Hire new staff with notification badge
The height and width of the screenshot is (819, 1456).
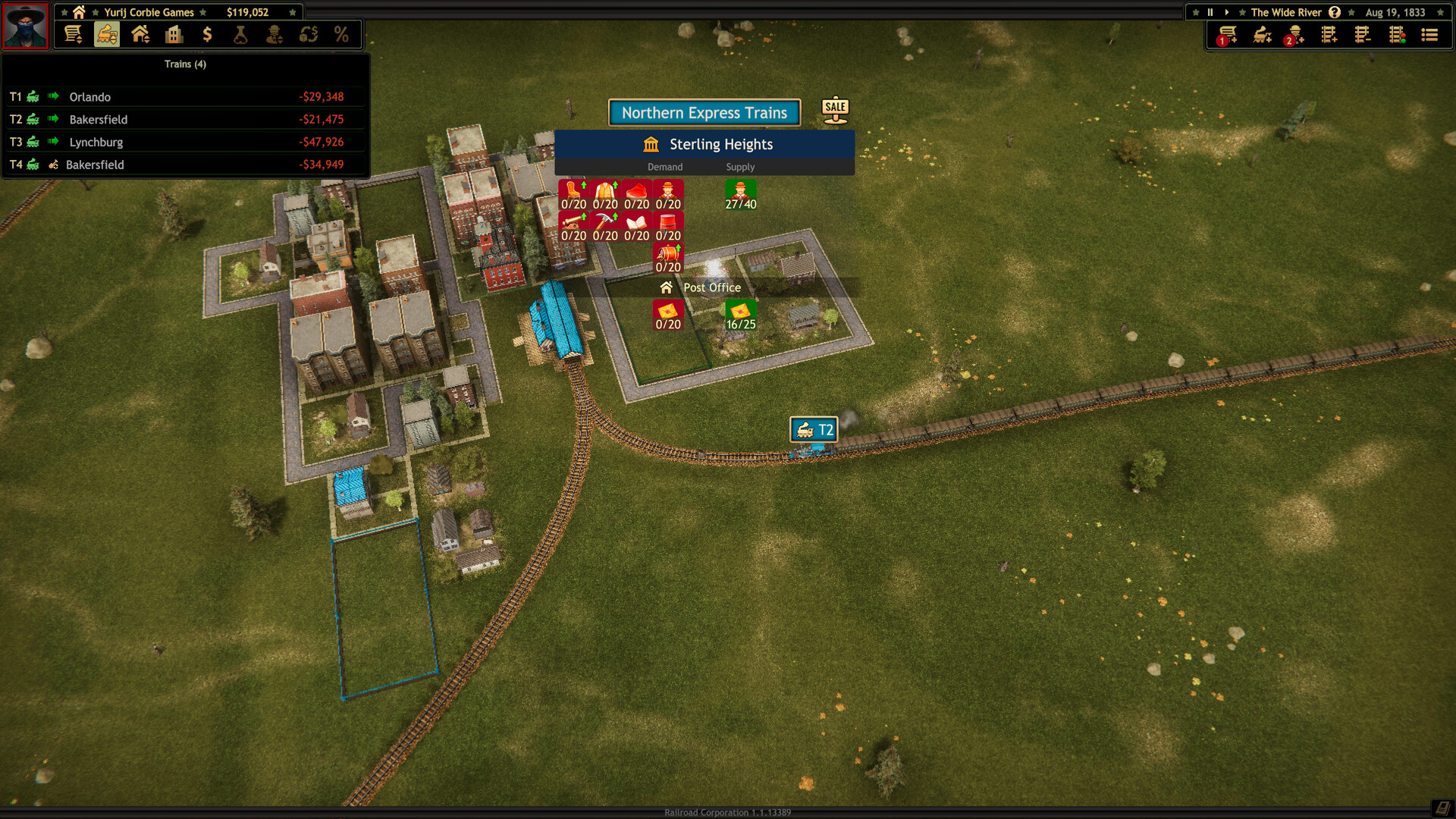point(1295,34)
